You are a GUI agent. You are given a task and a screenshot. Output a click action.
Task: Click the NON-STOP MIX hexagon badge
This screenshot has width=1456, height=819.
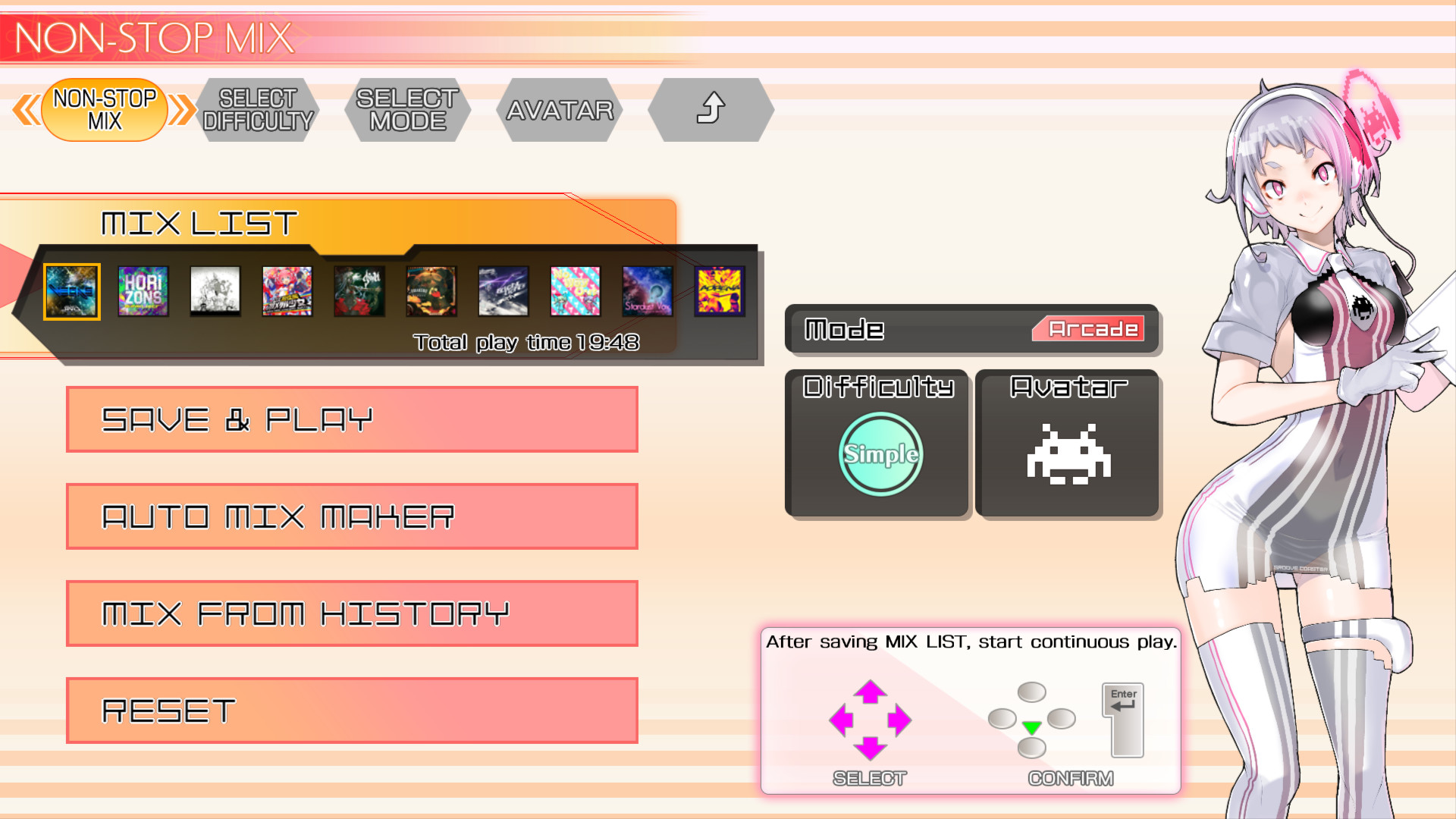tap(103, 108)
